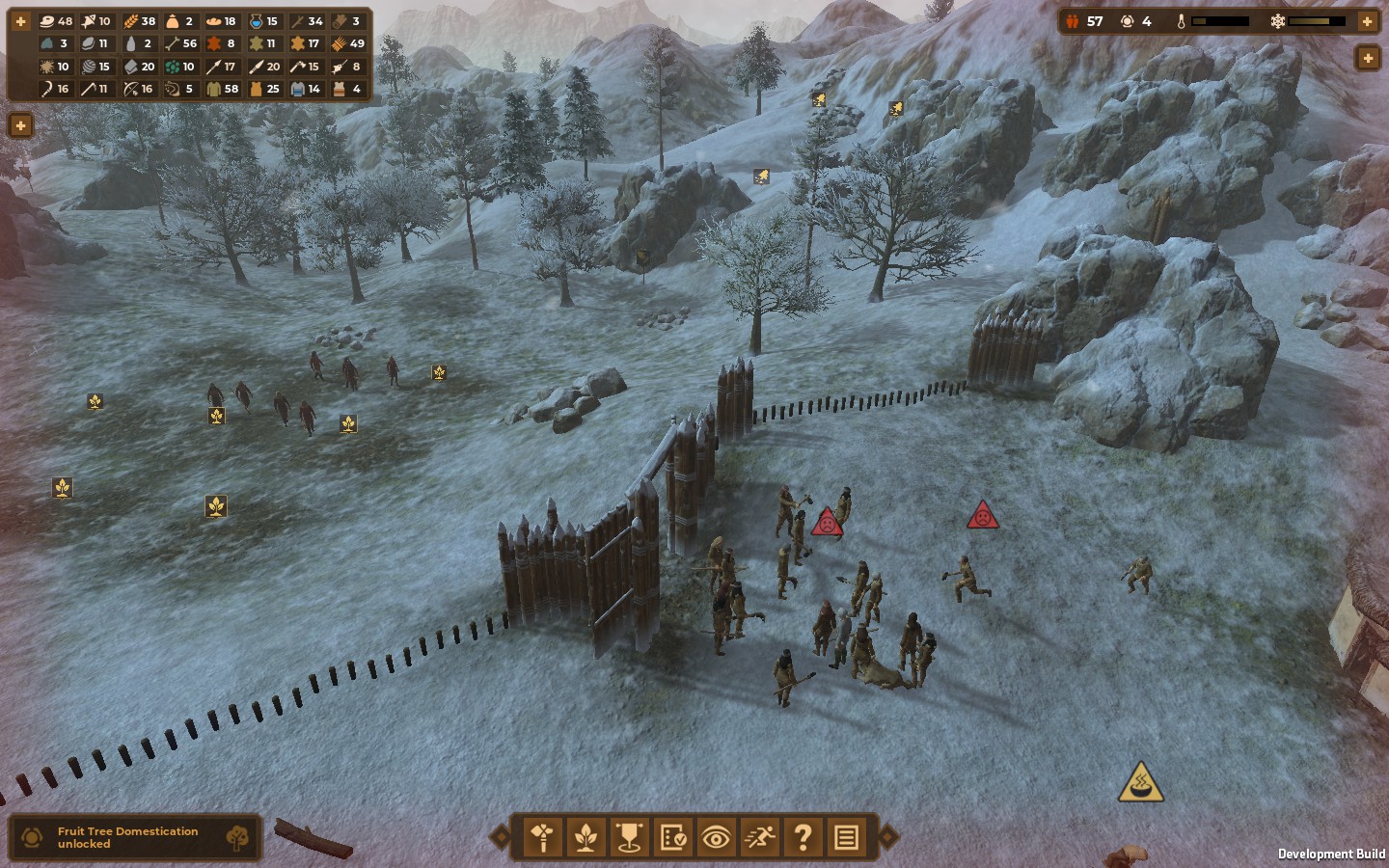Toggle the eye primal vision button

(716, 837)
